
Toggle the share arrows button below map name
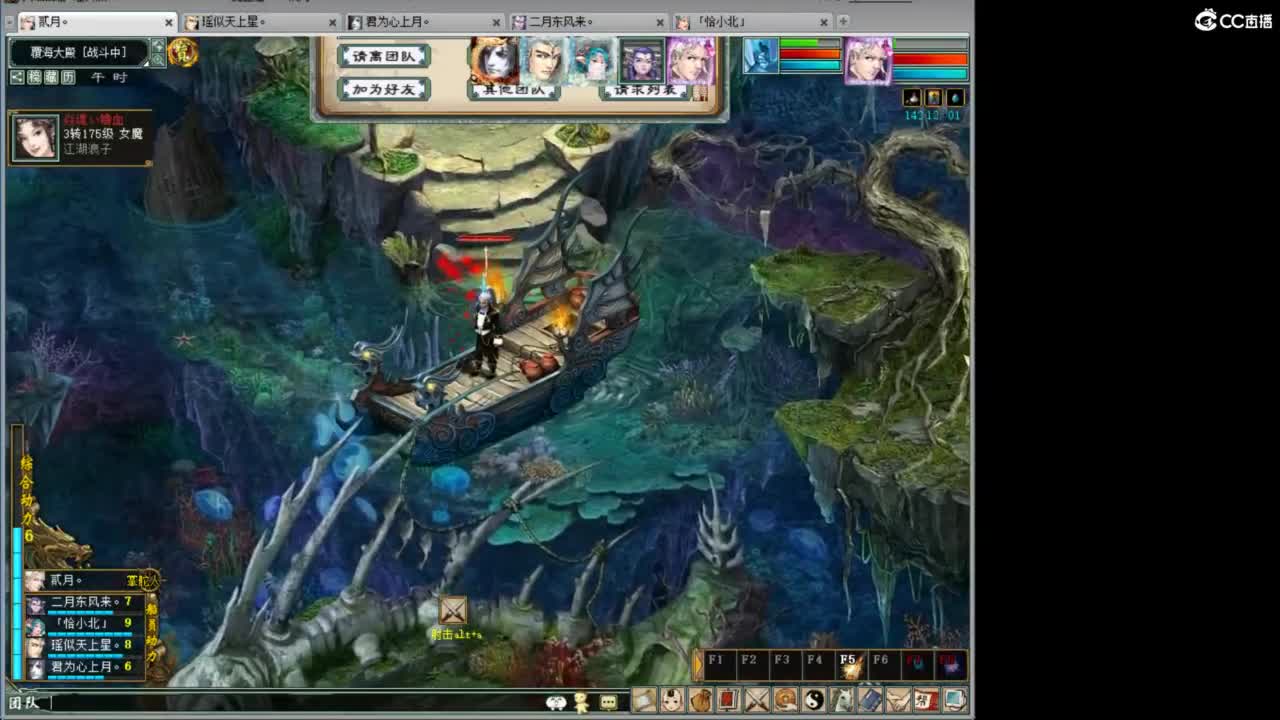tap(17, 77)
